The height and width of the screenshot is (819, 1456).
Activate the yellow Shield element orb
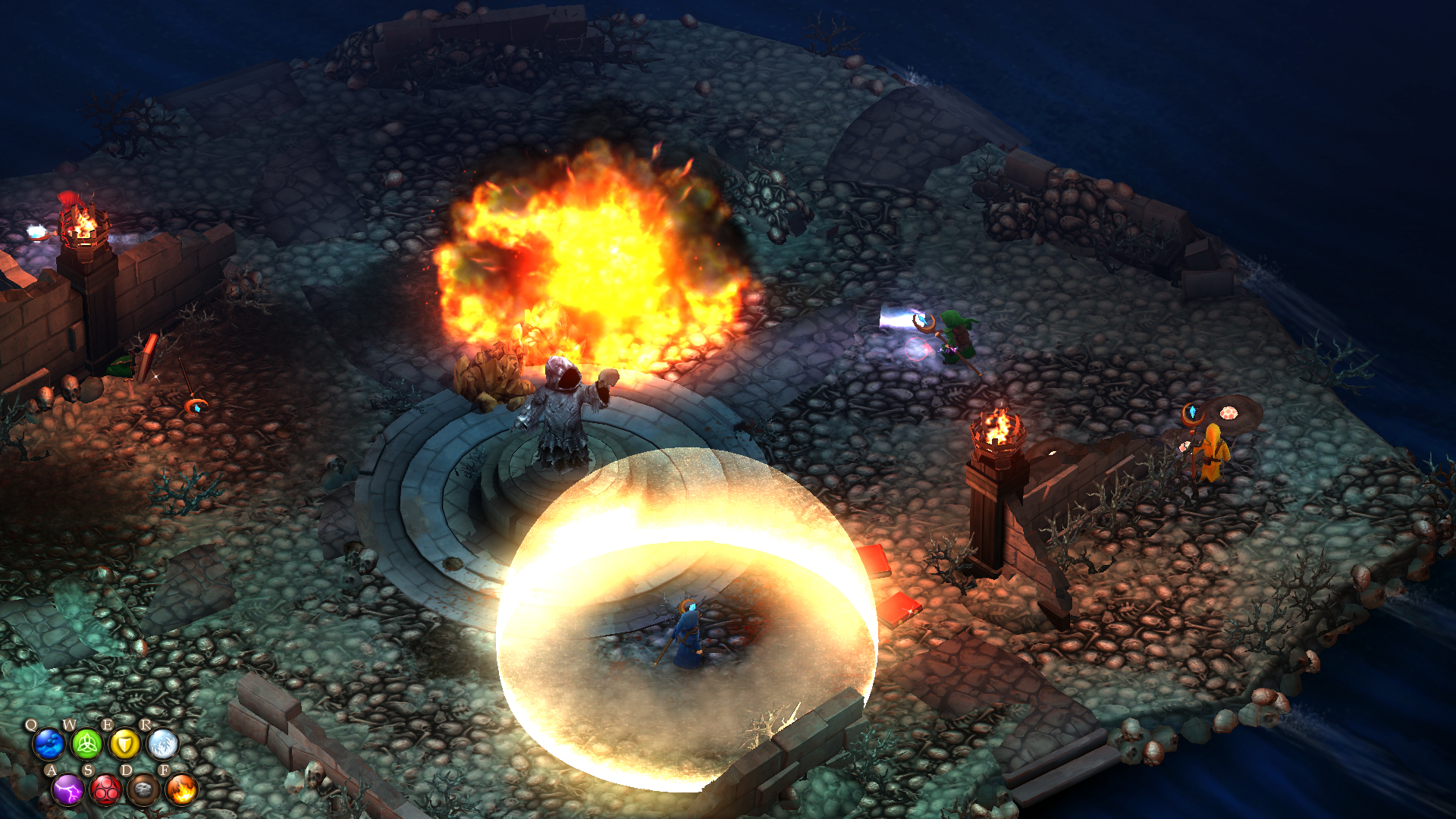(124, 744)
